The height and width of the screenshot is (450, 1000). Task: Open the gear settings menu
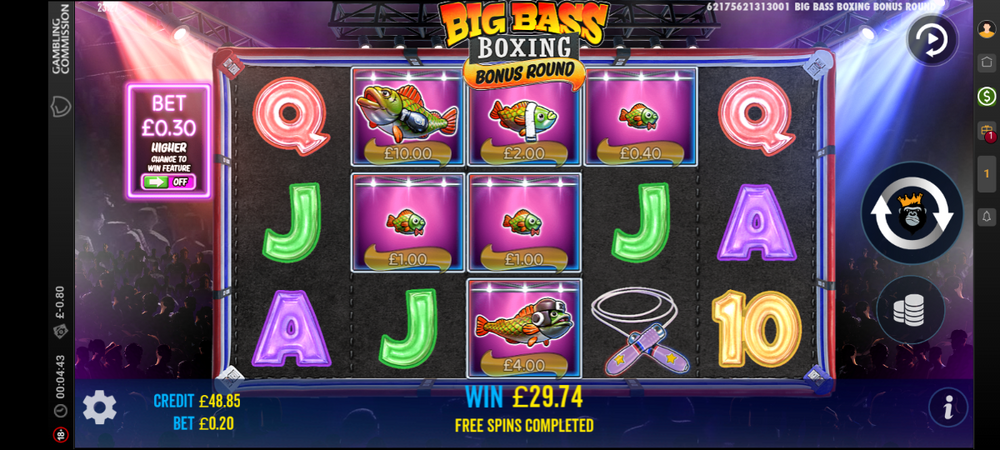(99, 407)
